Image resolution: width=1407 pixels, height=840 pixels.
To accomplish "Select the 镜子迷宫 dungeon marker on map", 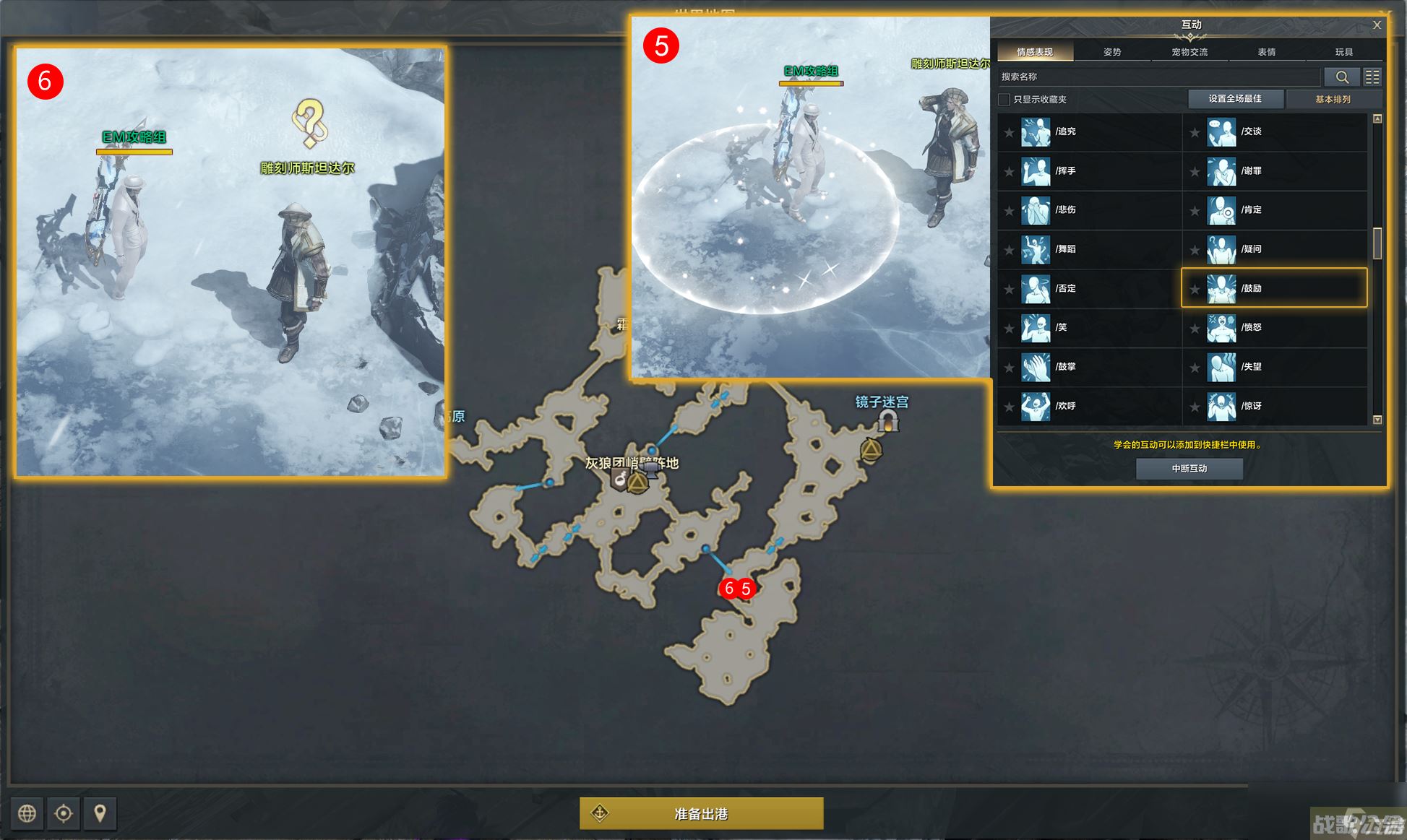I will [888, 420].
